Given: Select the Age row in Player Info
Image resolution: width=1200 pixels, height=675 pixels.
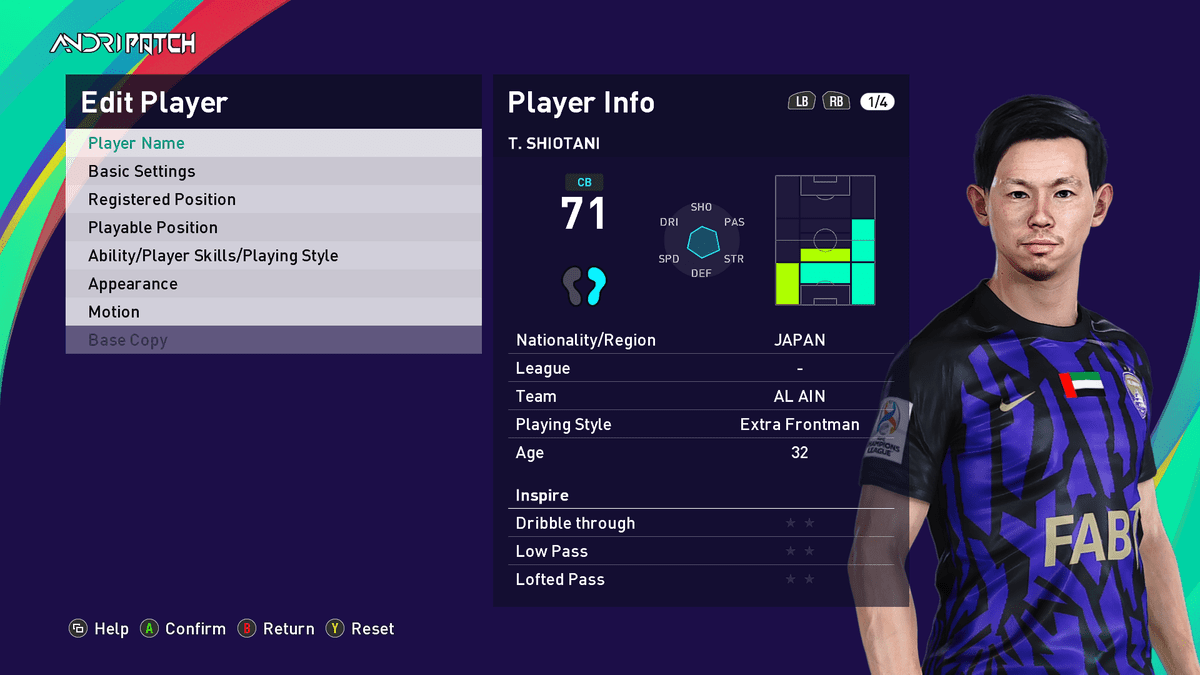Looking at the screenshot, I should point(701,452).
